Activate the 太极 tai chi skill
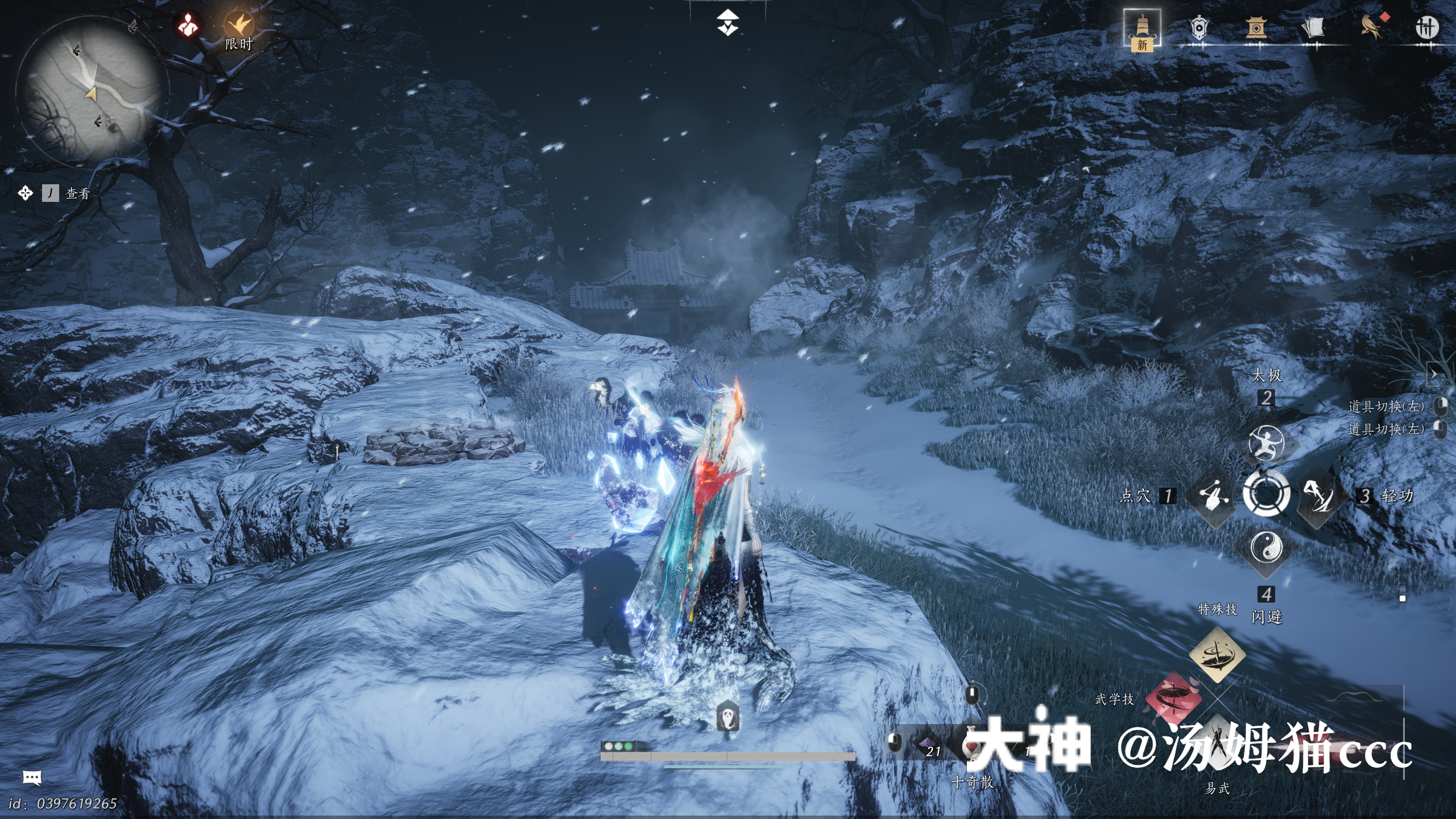The image size is (1456, 819). (x=1266, y=442)
